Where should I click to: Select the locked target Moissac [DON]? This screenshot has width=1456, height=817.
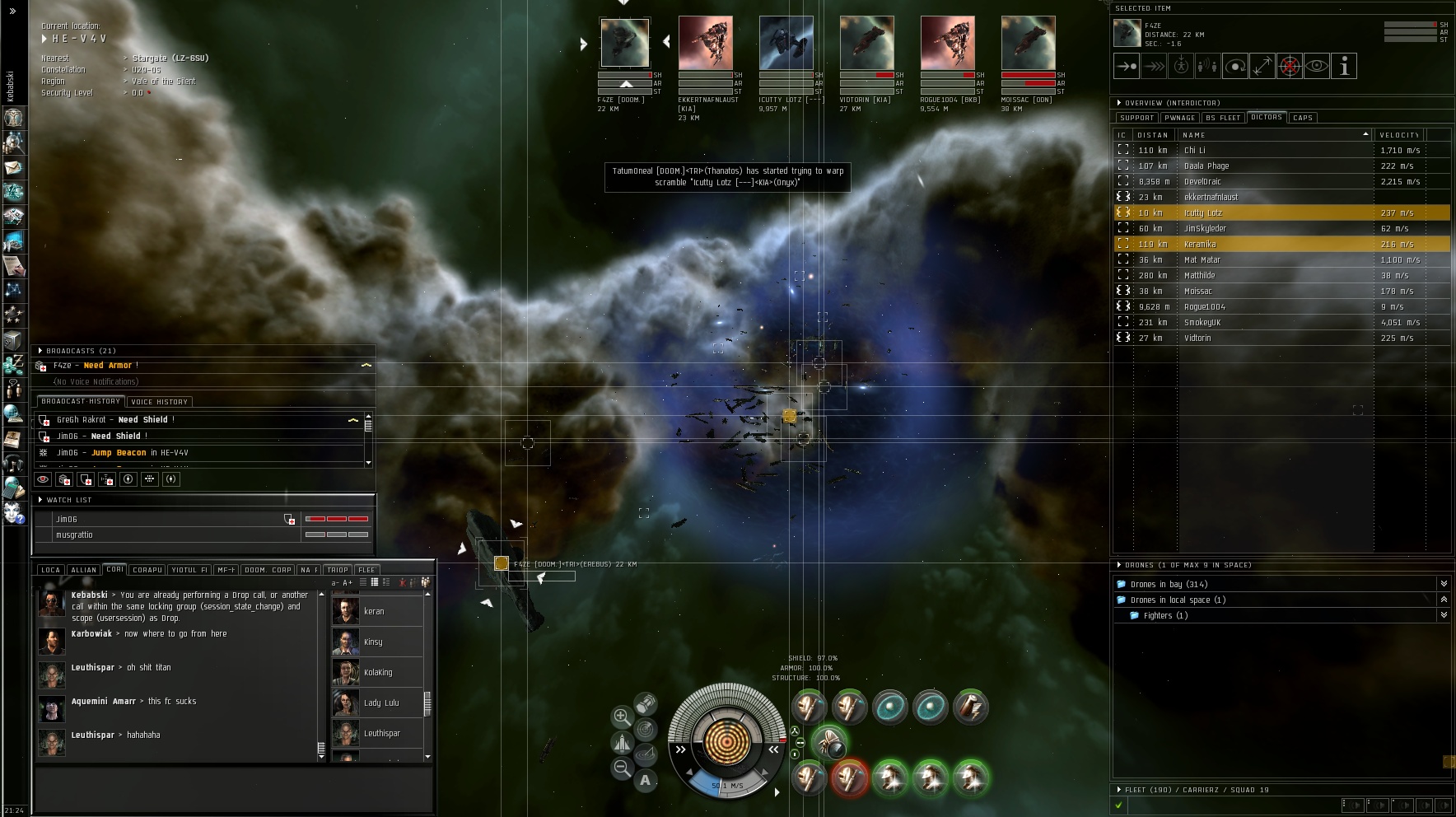click(1028, 43)
